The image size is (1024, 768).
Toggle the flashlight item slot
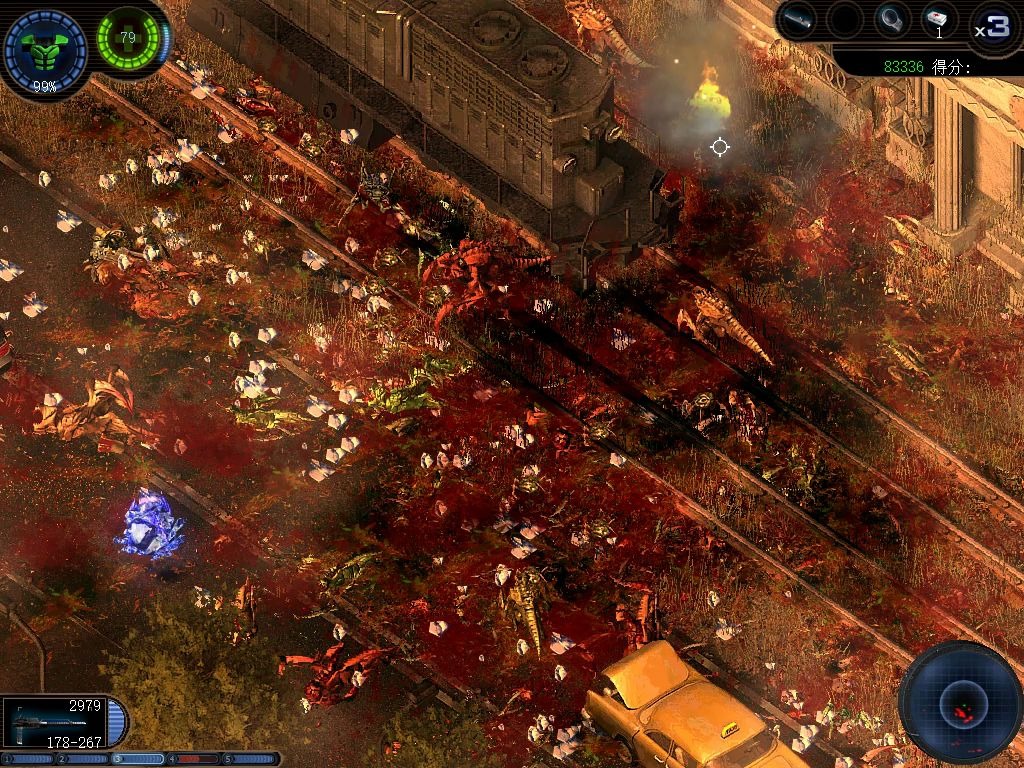[797, 20]
